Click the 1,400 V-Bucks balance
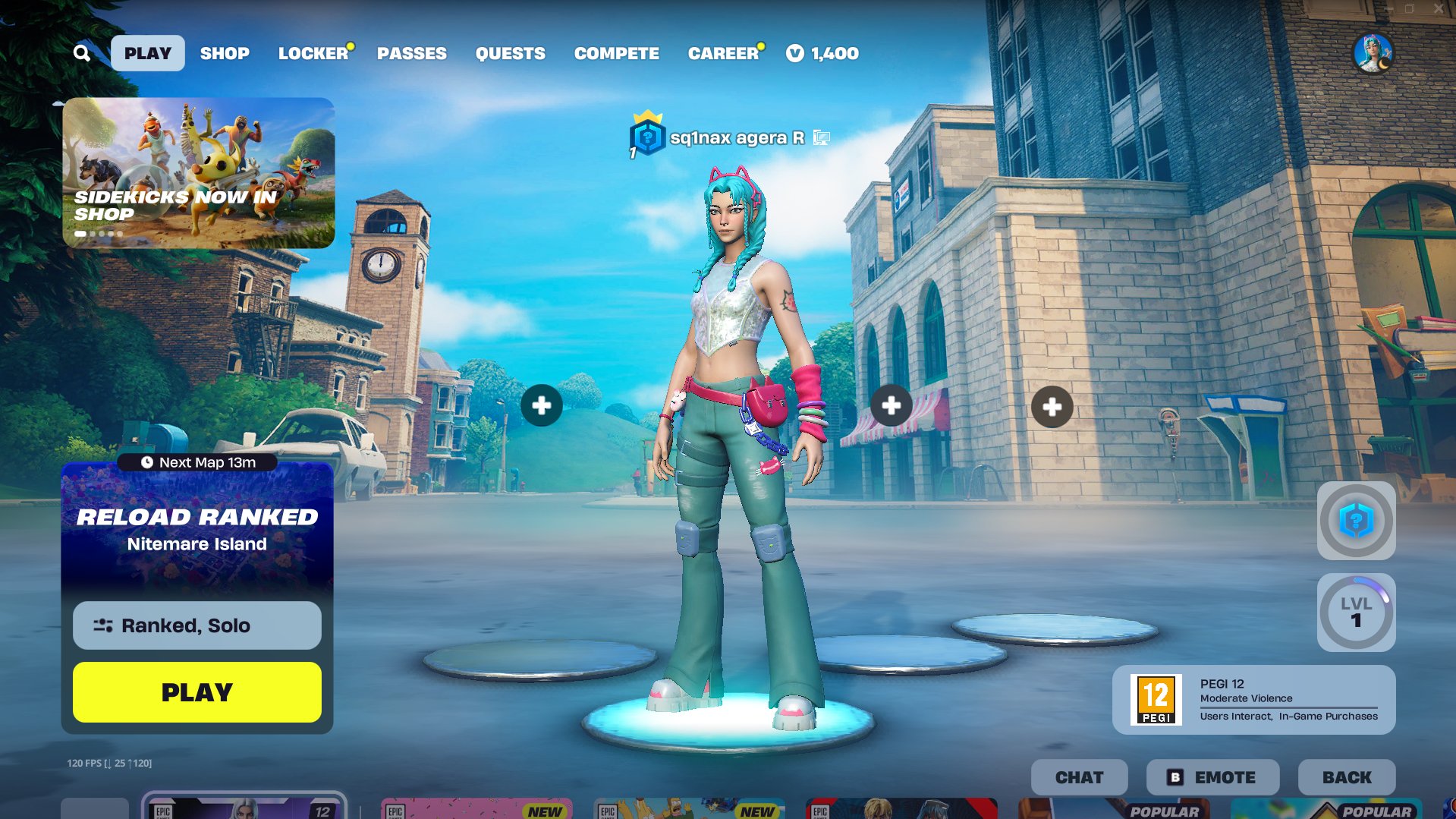The height and width of the screenshot is (819, 1456). tap(823, 53)
